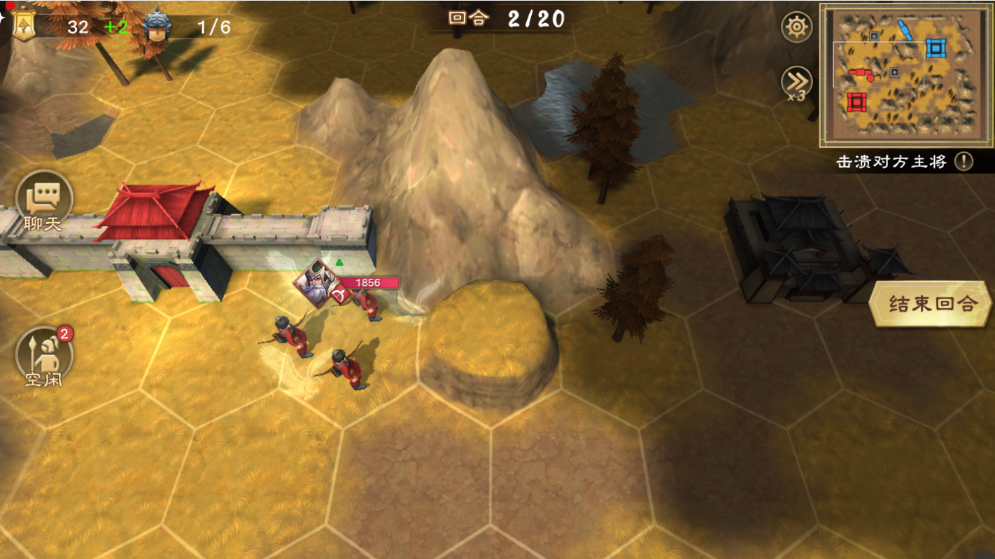Open the gear settings menu
995x559 pixels.
coord(797,27)
